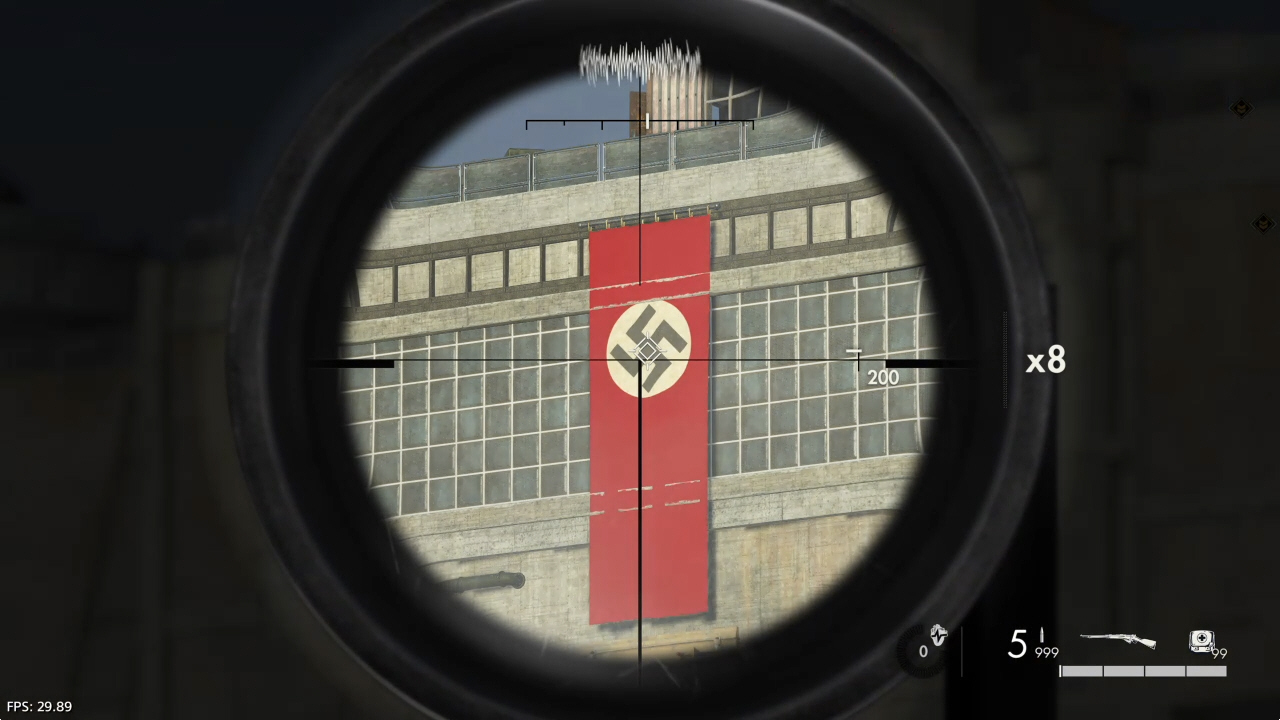Click the 999 reserve ammo number

coord(1046,652)
